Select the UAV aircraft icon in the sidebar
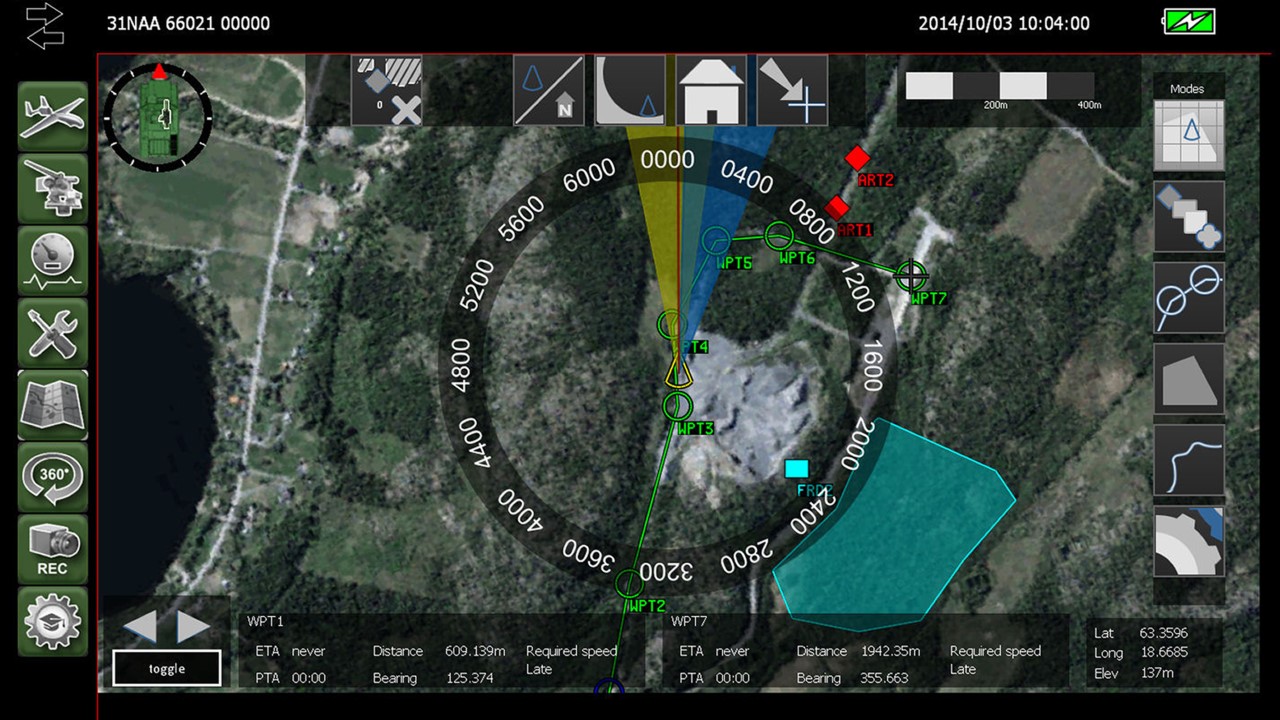 pyautogui.click(x=52, y=115)
